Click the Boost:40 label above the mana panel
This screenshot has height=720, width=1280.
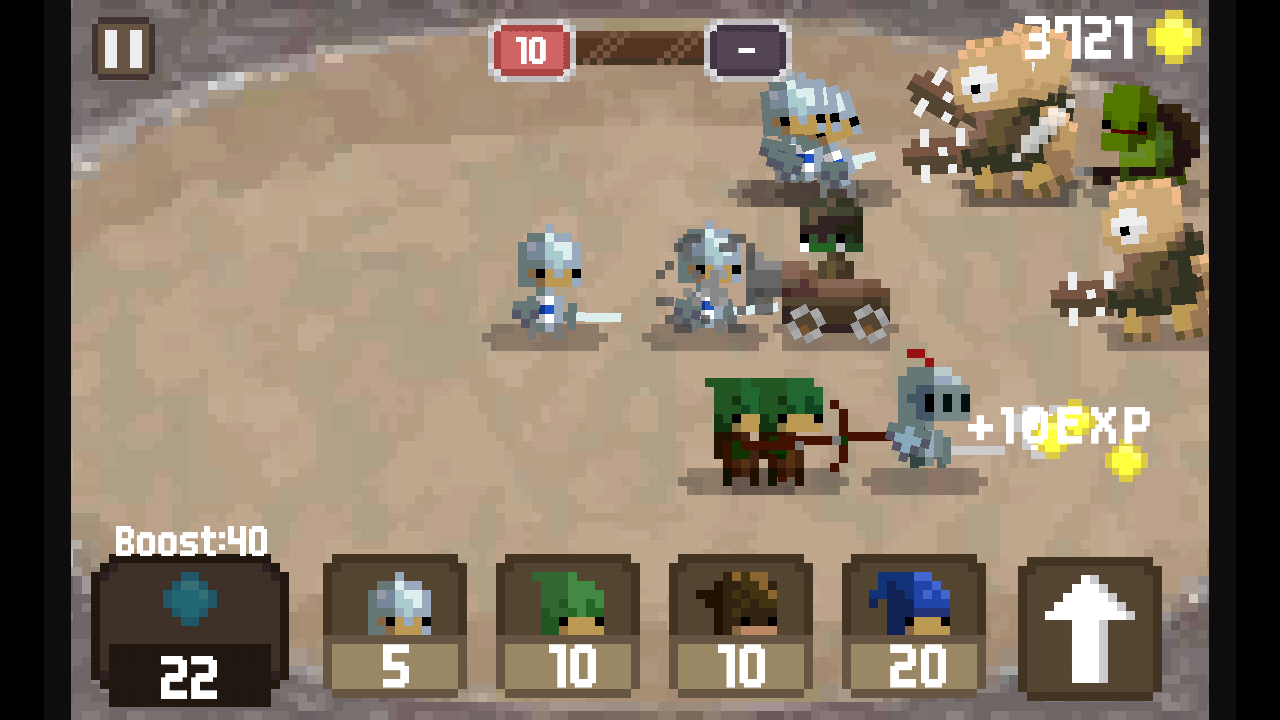(188, 540)
